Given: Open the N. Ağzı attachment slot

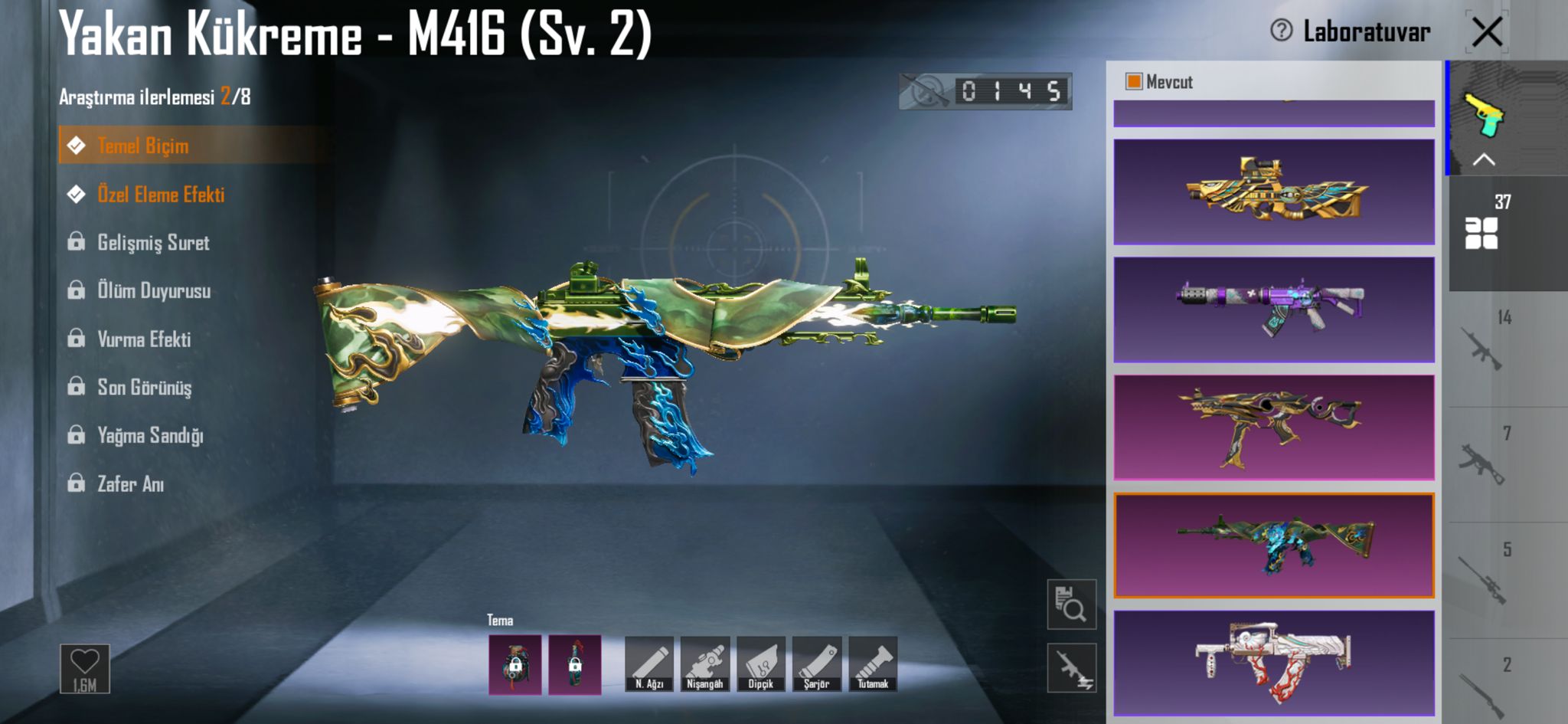Looking at the screenshot, I should 649,664.
